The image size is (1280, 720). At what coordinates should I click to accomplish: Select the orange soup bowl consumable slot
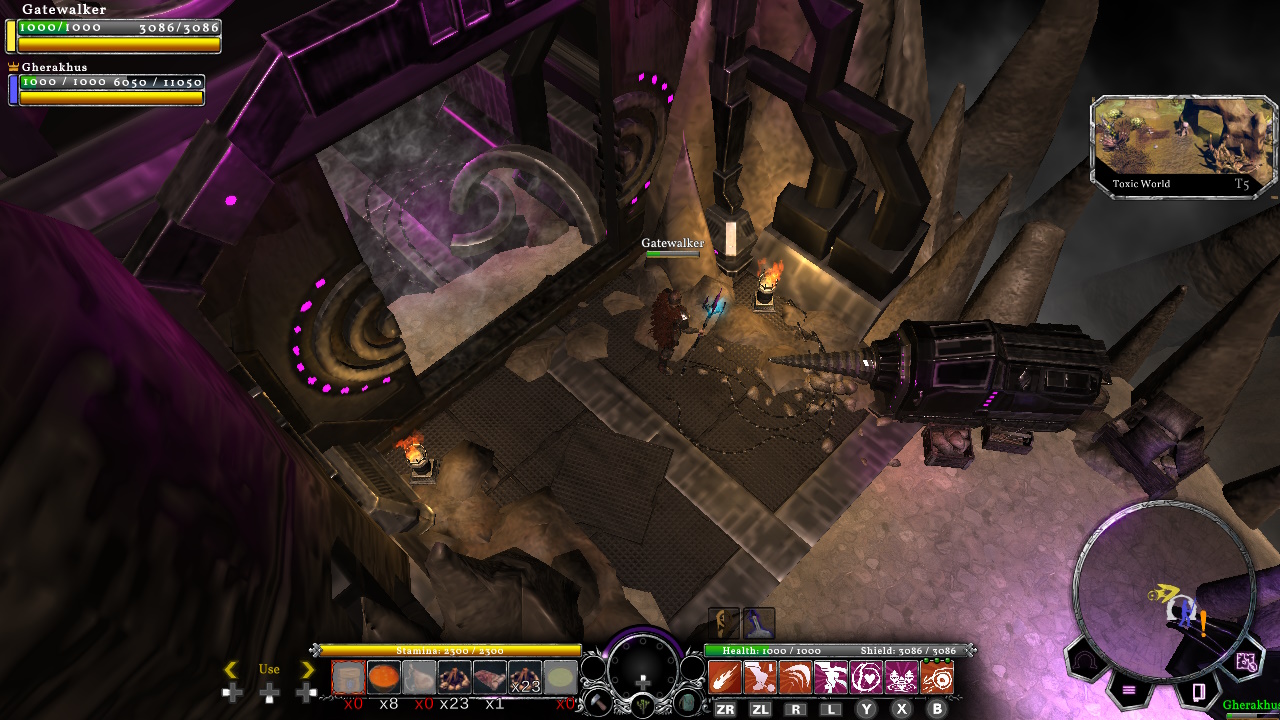383,677
